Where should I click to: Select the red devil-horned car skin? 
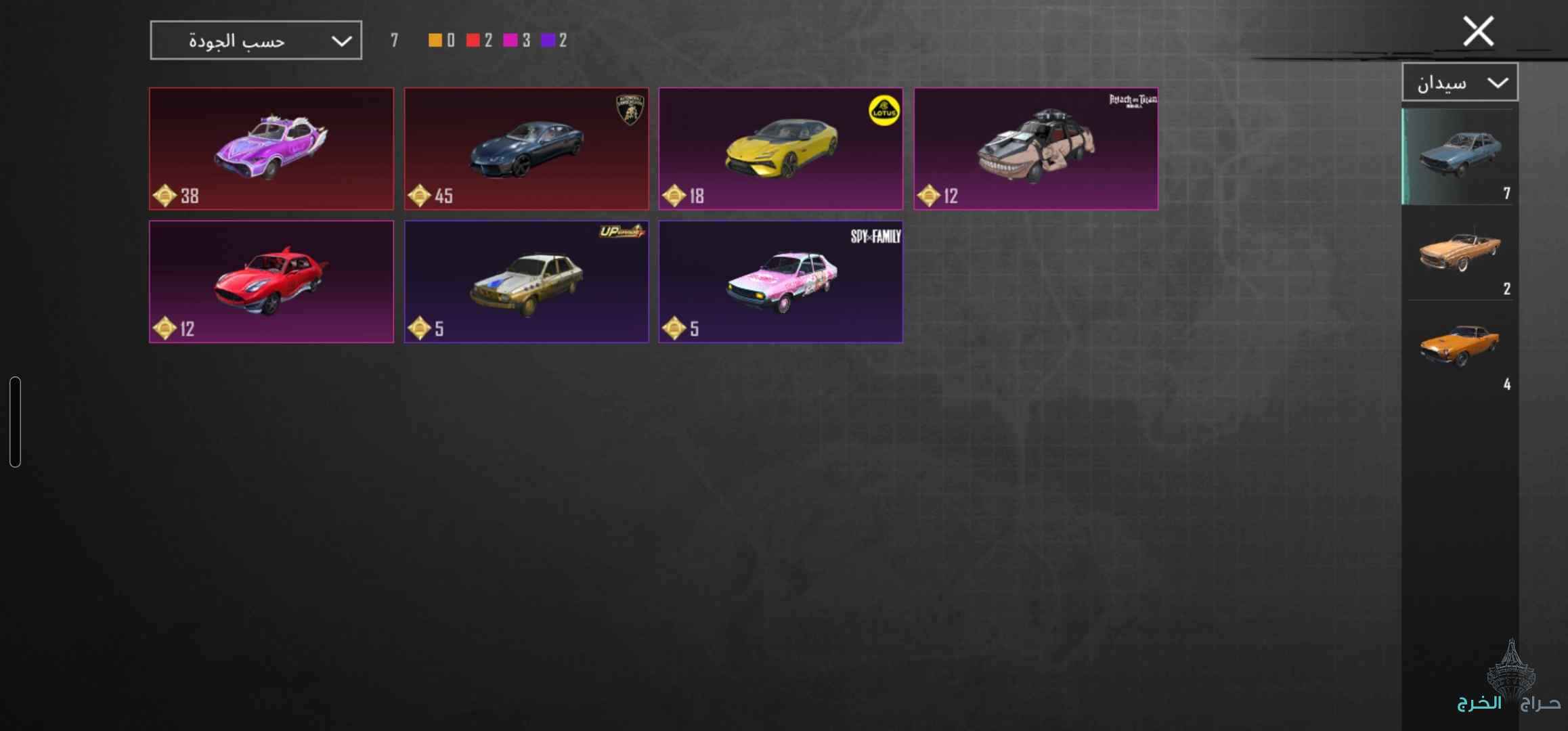pyautogui.click(x=271, y=282)
